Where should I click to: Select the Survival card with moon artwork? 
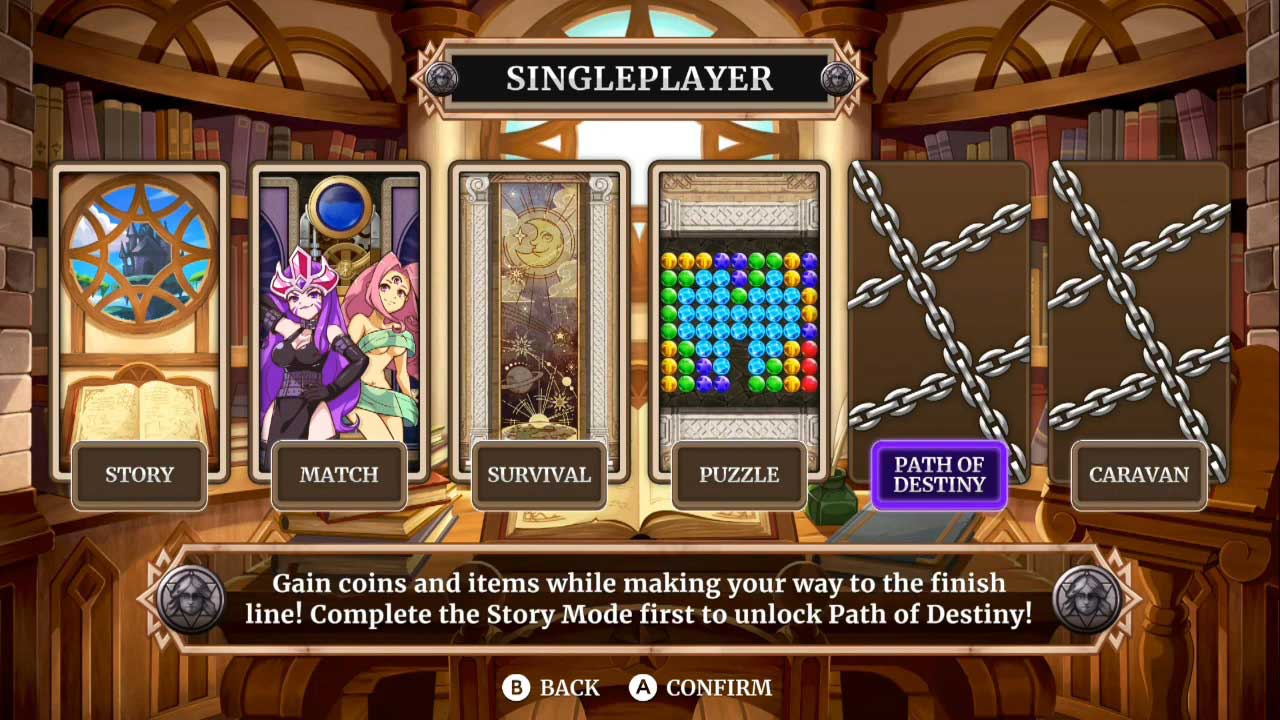click(539, 300)
